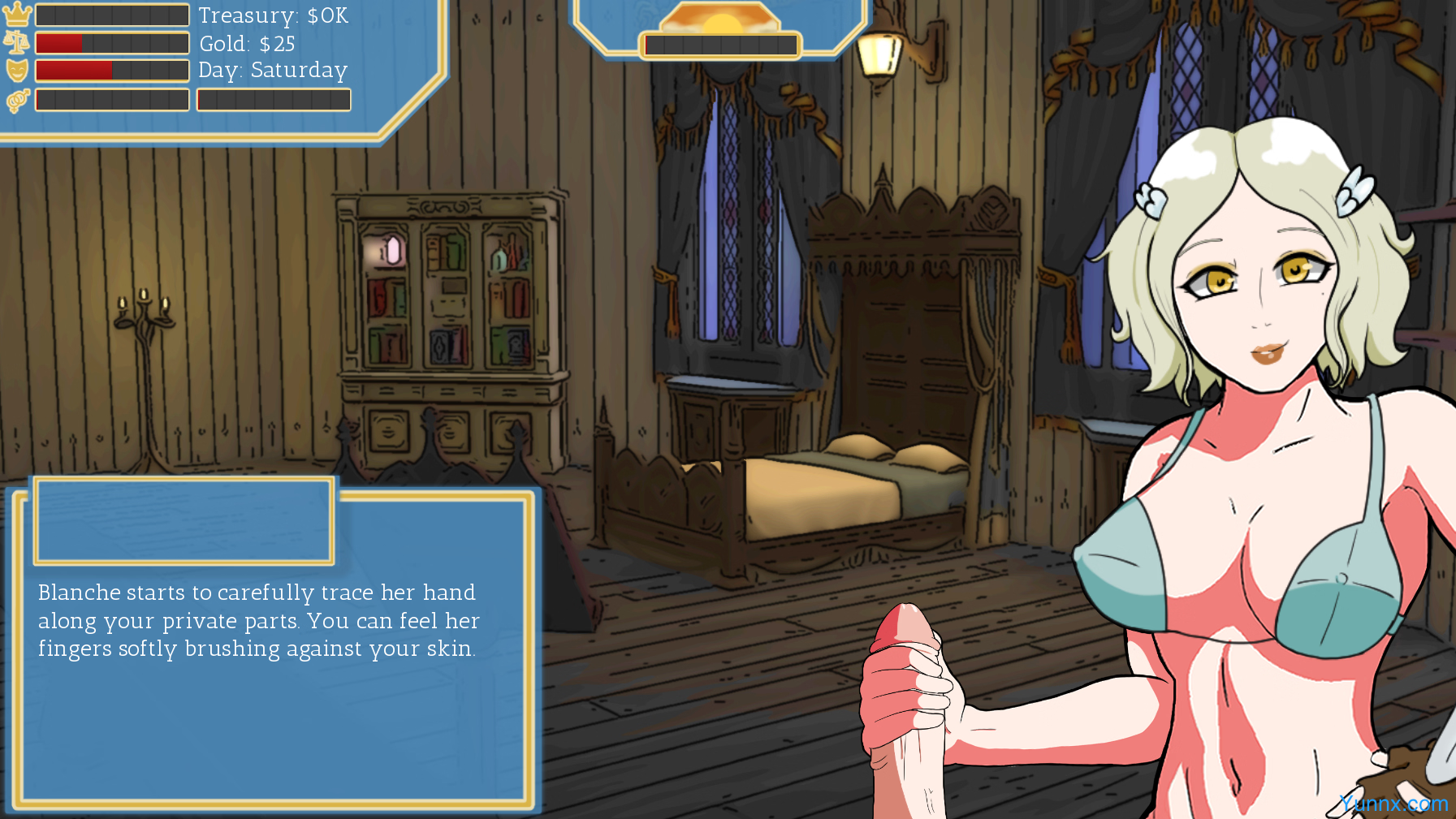The height and width of the screenshot is (819, 1456).
Task: Select the gender symbols stat icon
Action: click(17, 100)
